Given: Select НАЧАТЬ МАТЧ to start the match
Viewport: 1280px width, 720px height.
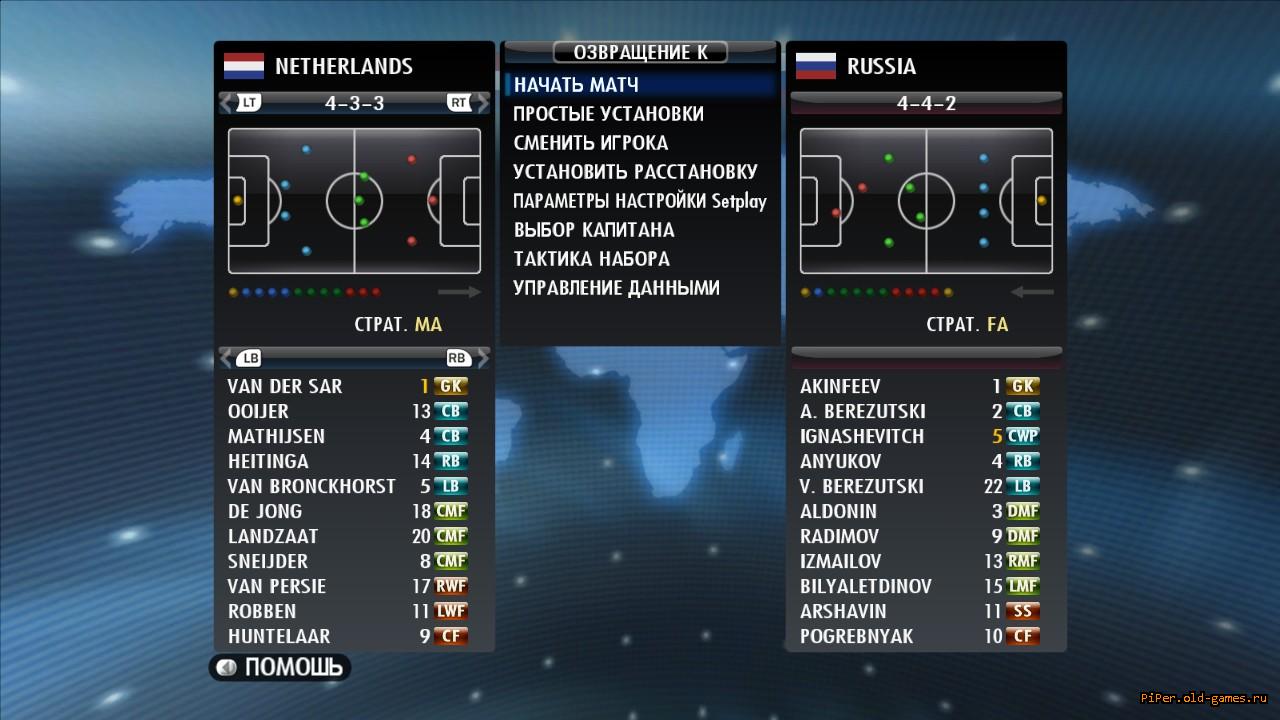Looking at the screenshot, I should click(576, 85).
